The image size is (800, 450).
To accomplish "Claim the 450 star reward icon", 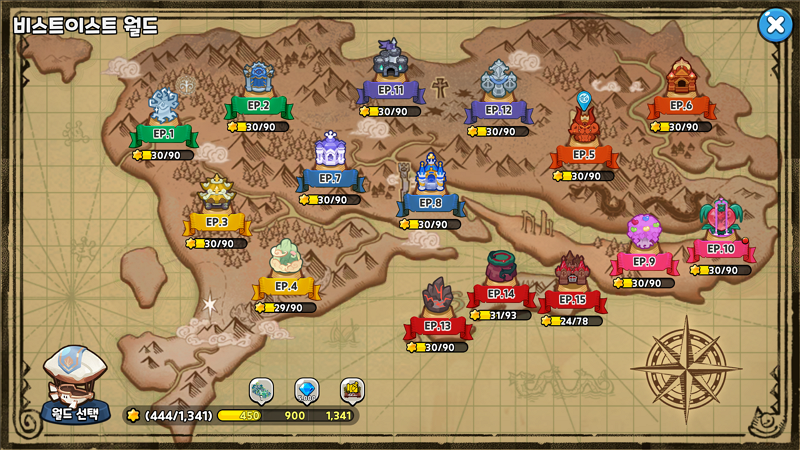I will 261,390.
